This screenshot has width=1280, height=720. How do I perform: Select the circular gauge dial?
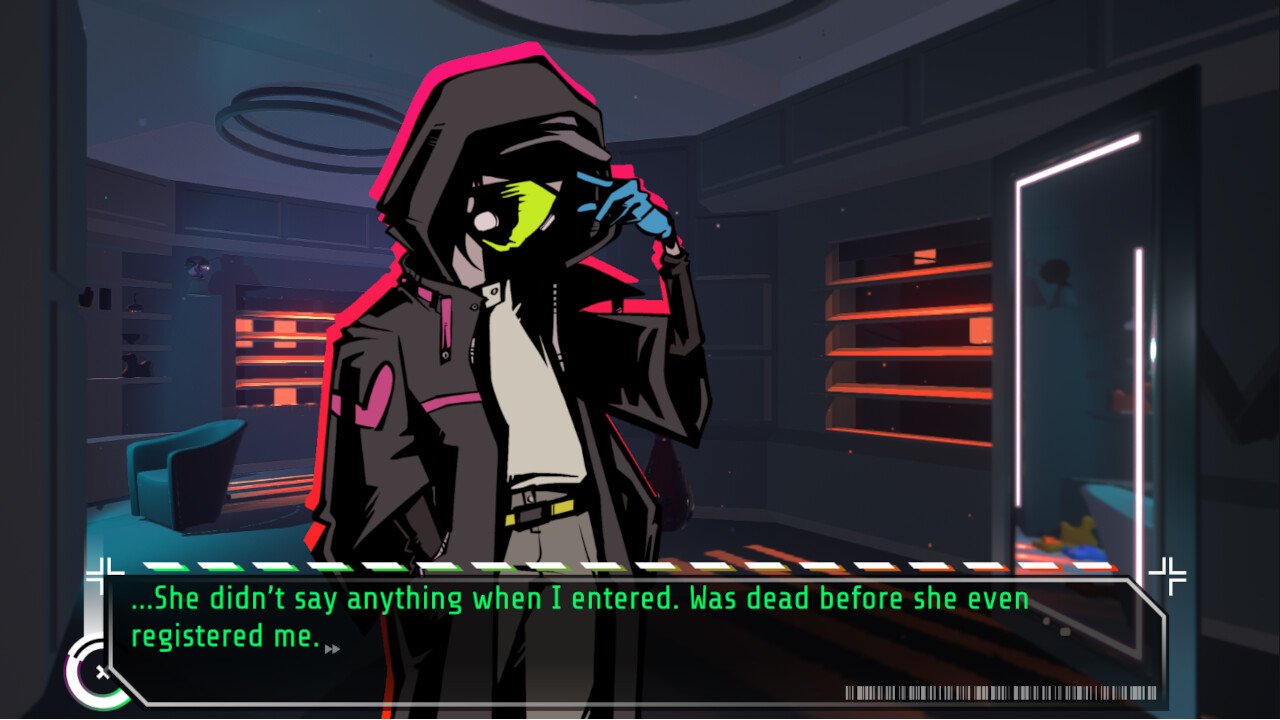(97, 672)
